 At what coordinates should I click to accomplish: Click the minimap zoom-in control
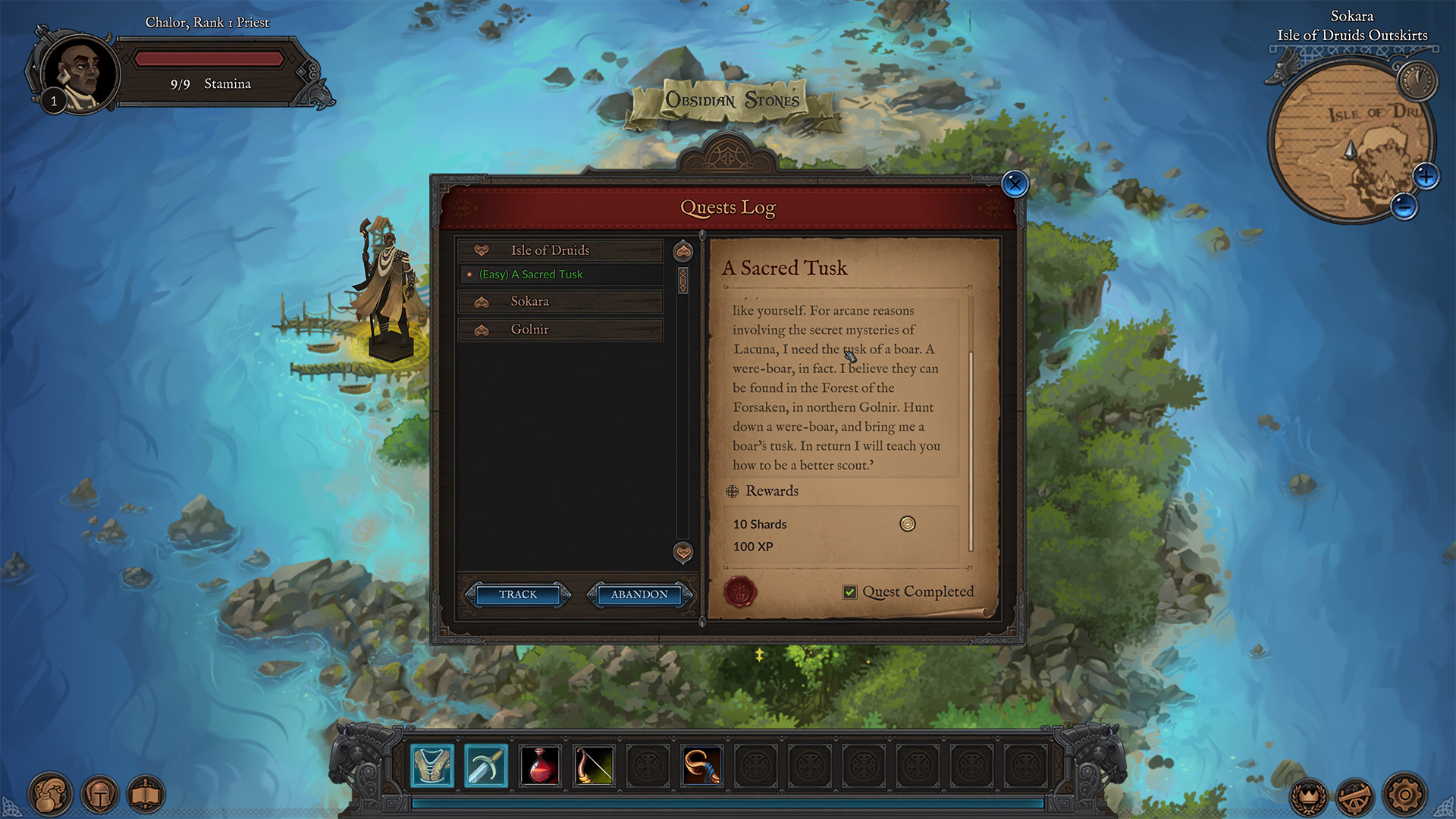tap(1426, 175)
